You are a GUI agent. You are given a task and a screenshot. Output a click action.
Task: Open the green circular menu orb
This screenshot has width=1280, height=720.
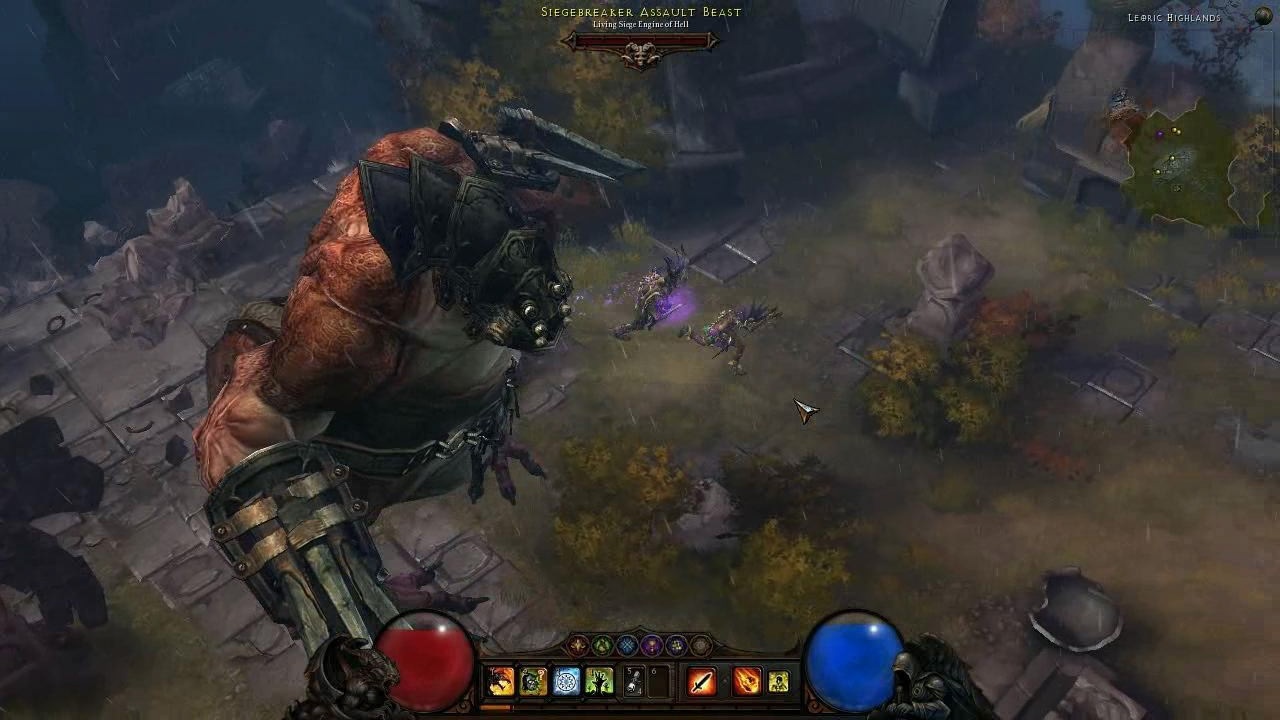click(601, 645)
